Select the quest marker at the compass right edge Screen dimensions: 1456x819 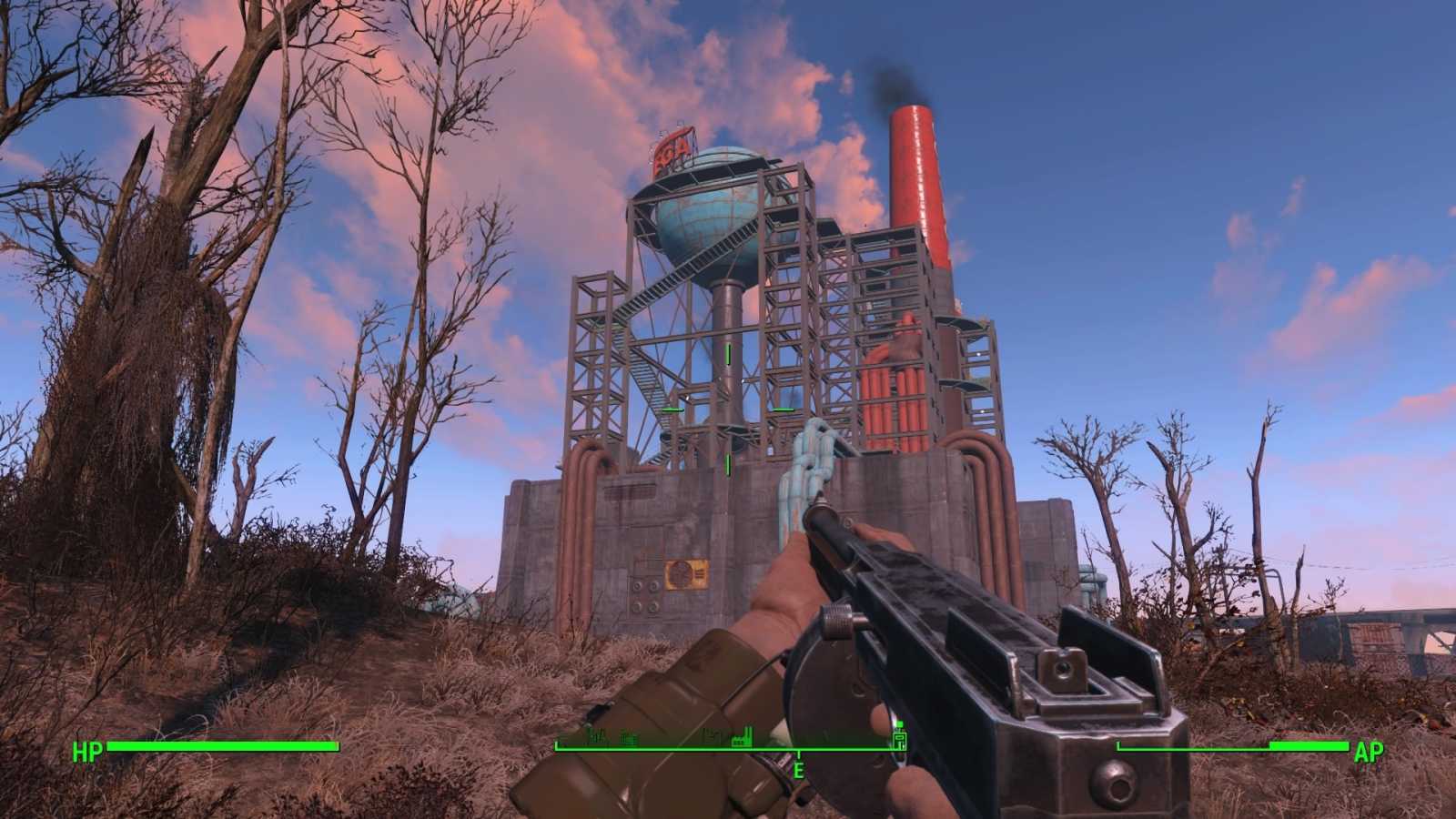click(x=899, y=742)
